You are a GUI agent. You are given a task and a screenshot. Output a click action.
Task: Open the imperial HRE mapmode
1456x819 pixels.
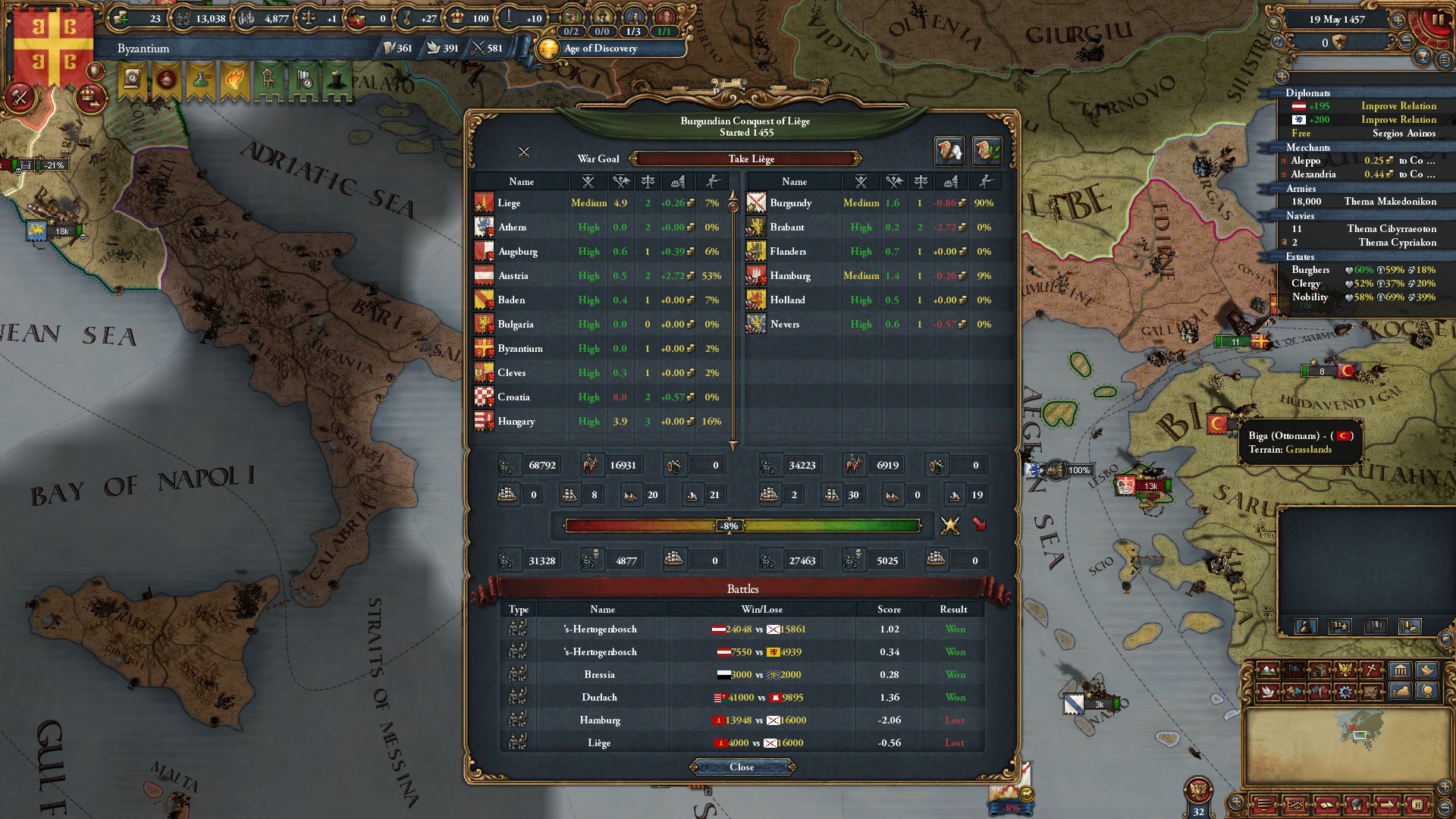(1346, 670)
